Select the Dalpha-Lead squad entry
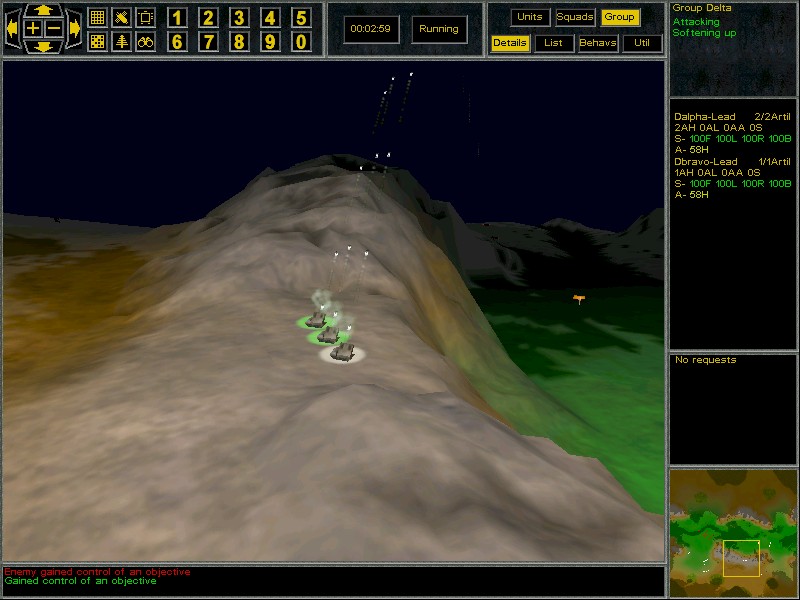The image size is (800, 600). pos(705,117)
